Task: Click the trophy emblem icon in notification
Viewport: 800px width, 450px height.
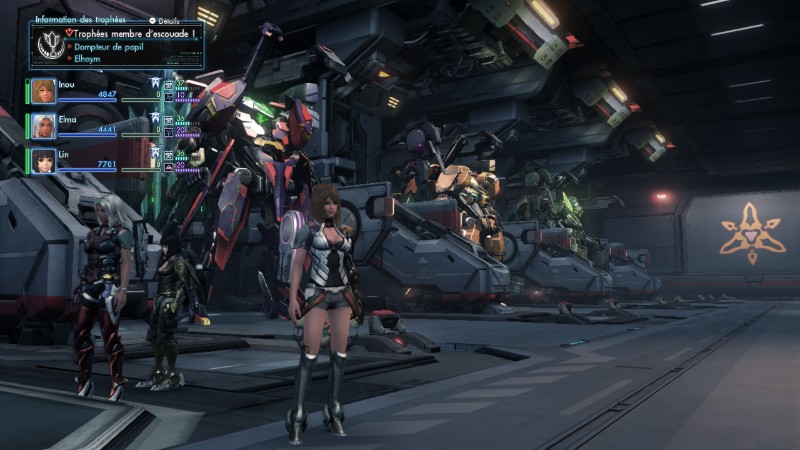Action: tap(47, 46)
